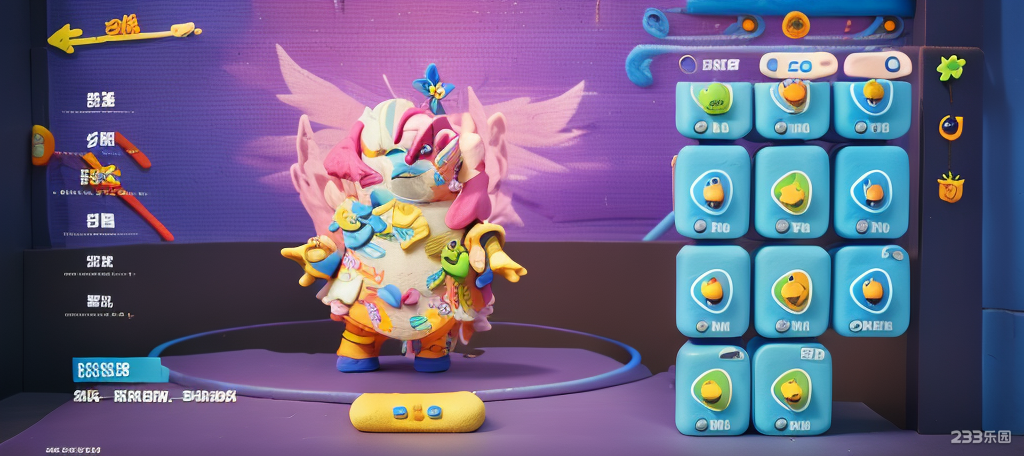This screenshot has height=456, width=1024.
Task: Click the yellow back arrow
Action: 70,38
